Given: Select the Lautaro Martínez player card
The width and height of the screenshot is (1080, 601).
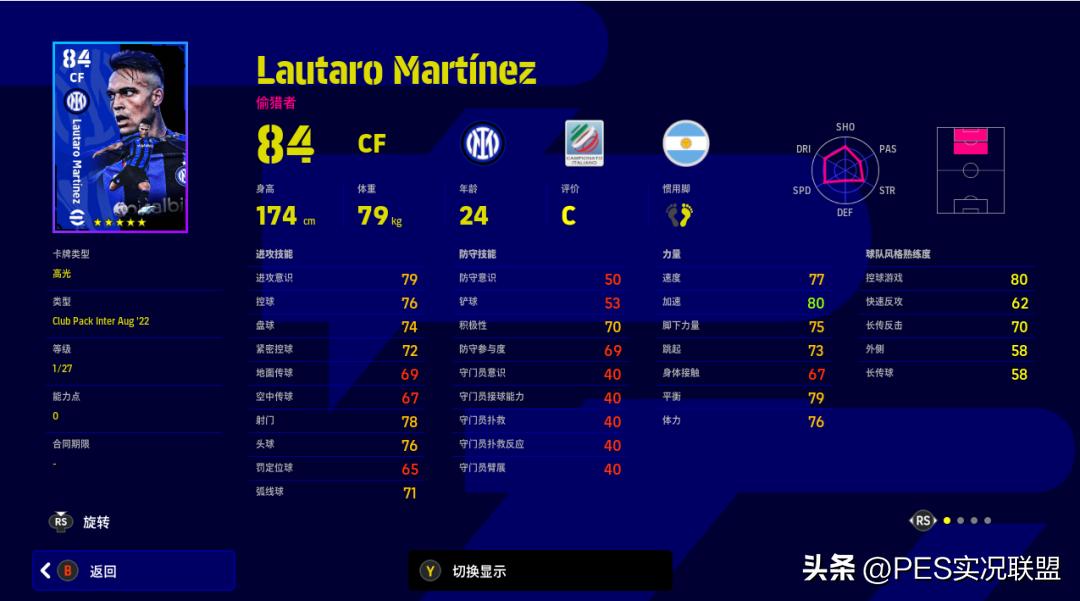Looking at the screenshot, I should pos(120,137).
